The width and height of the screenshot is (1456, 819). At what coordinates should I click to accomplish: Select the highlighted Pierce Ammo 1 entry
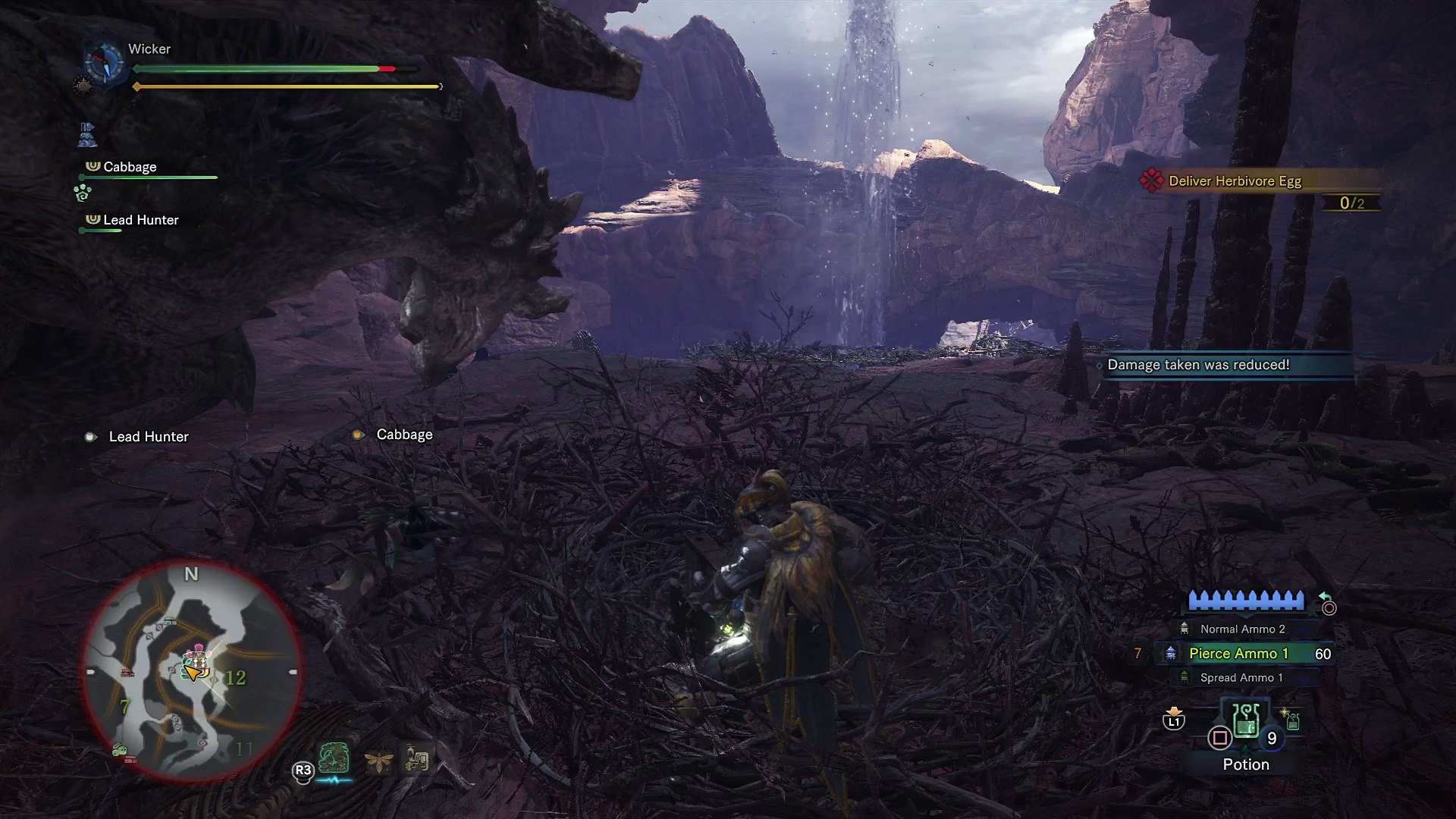[x=1238, y=654]
